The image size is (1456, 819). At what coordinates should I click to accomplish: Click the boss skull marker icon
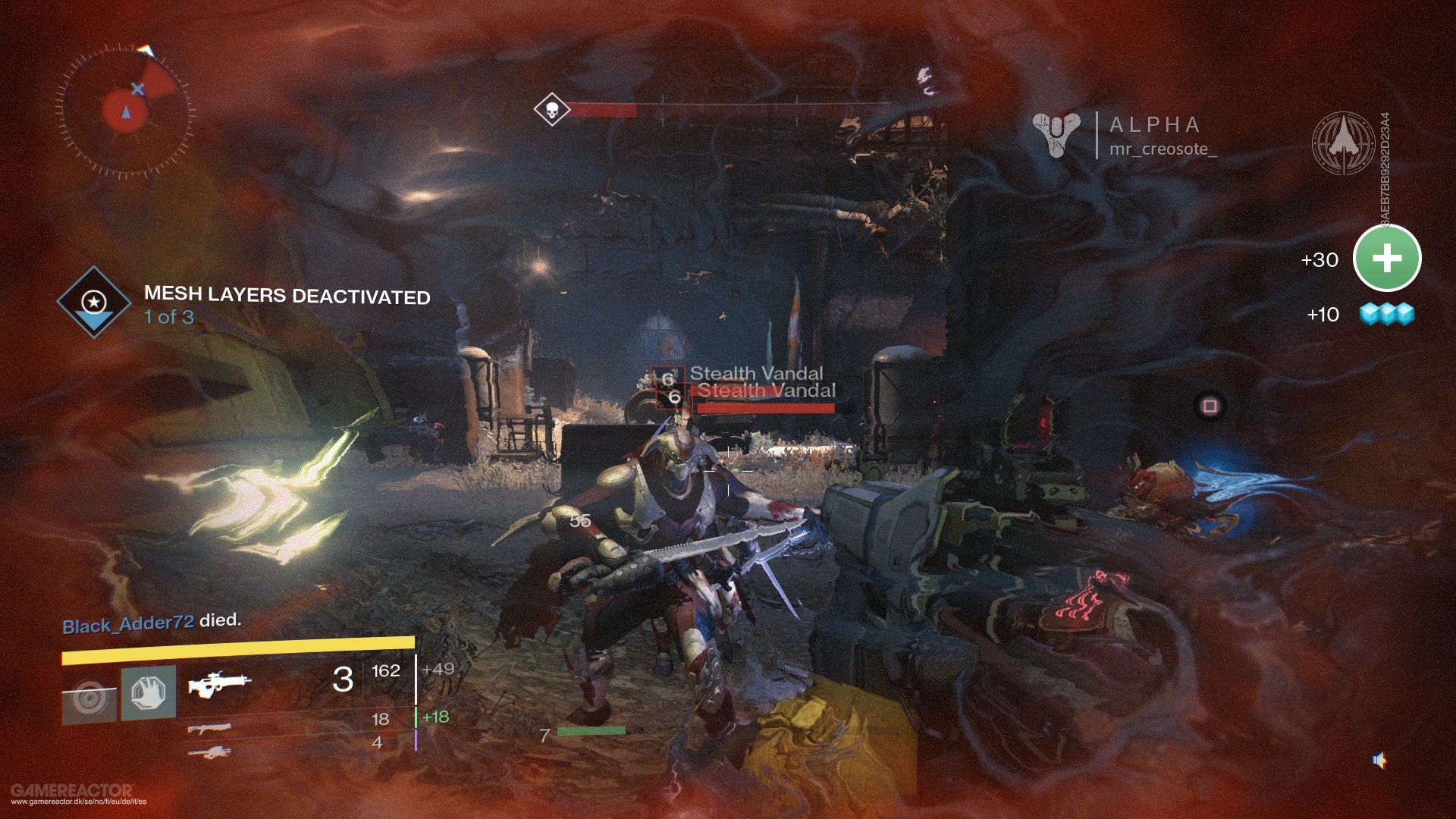click(x=551, y=110)
